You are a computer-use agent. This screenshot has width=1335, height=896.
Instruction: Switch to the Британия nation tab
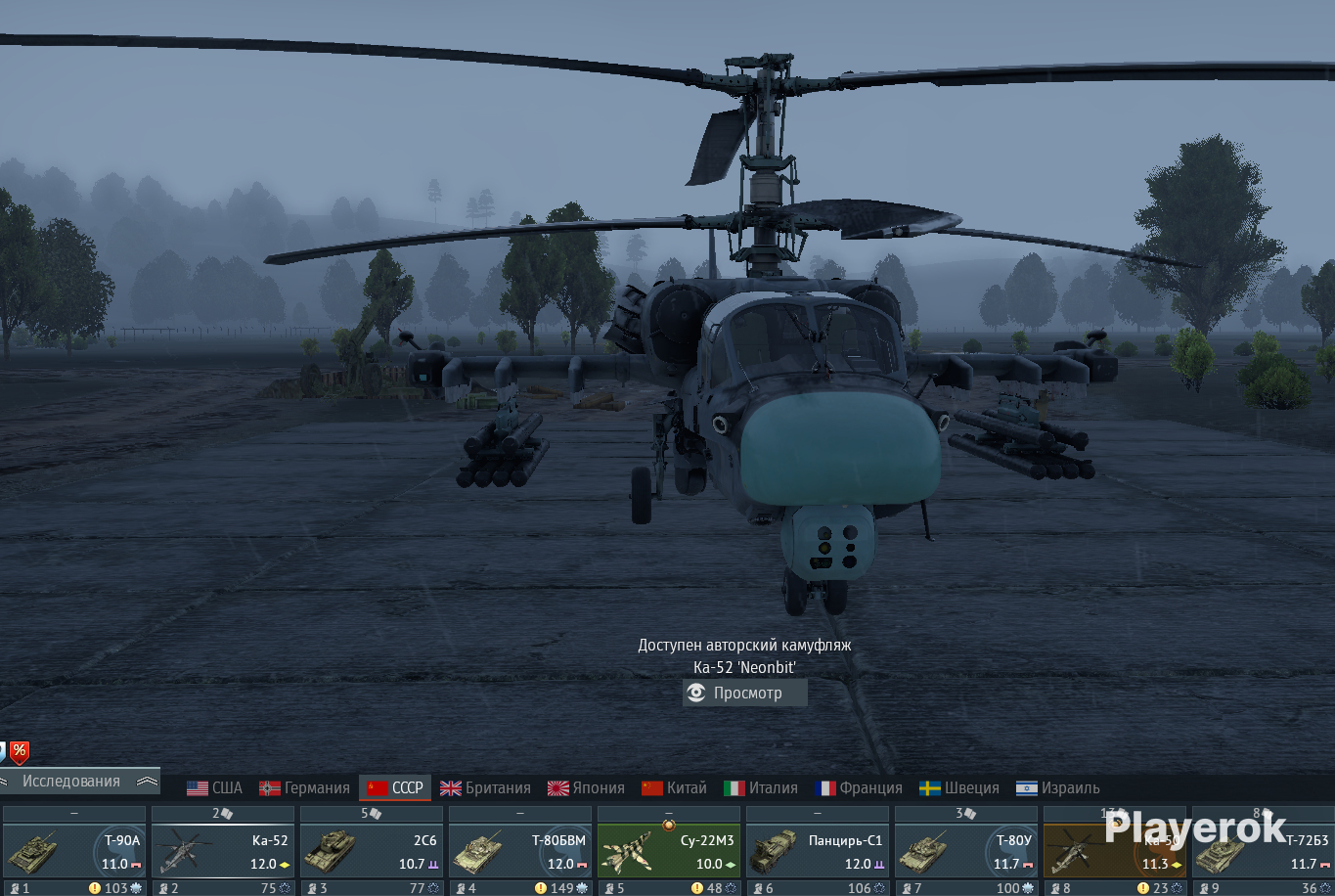coord(486,787)
